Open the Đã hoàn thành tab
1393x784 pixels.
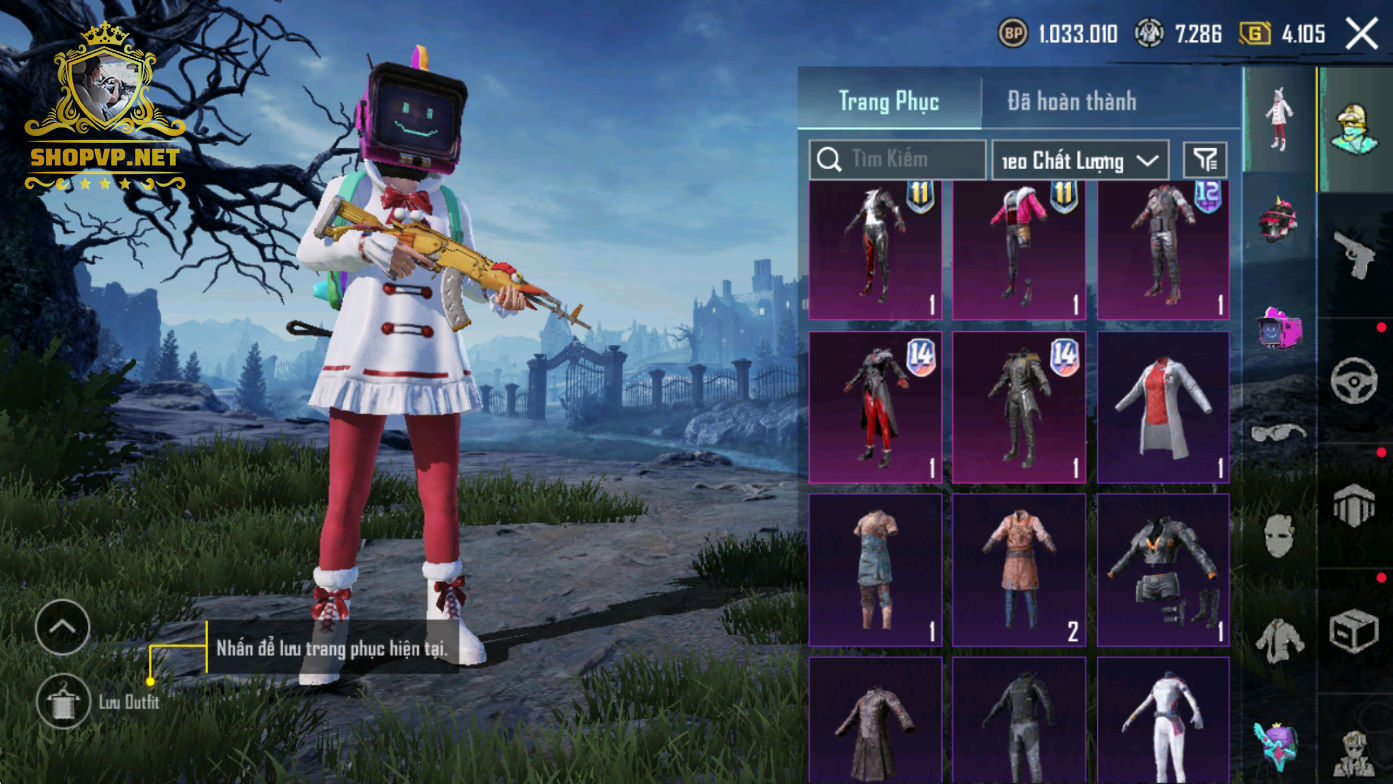coord(1071,101)
